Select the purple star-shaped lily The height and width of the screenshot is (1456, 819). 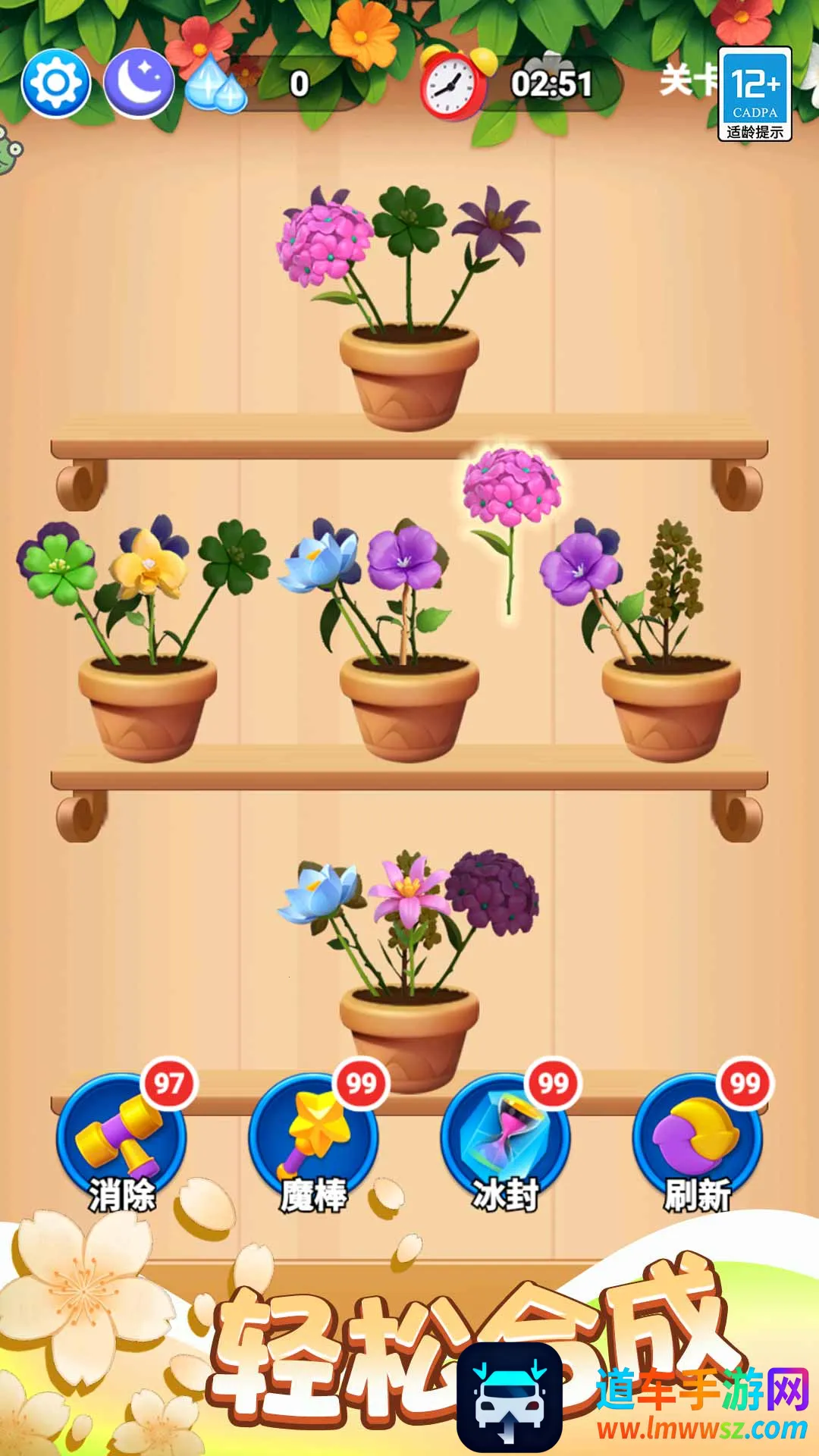(497, 225)
